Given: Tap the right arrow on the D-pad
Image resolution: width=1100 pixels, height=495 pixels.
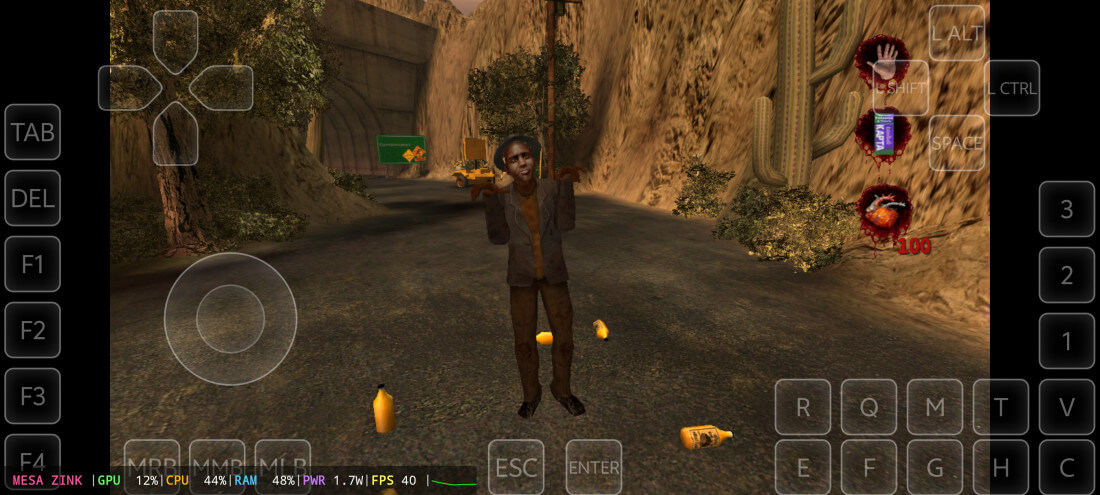Looking at the screenshot, I should tap(222, 88).
